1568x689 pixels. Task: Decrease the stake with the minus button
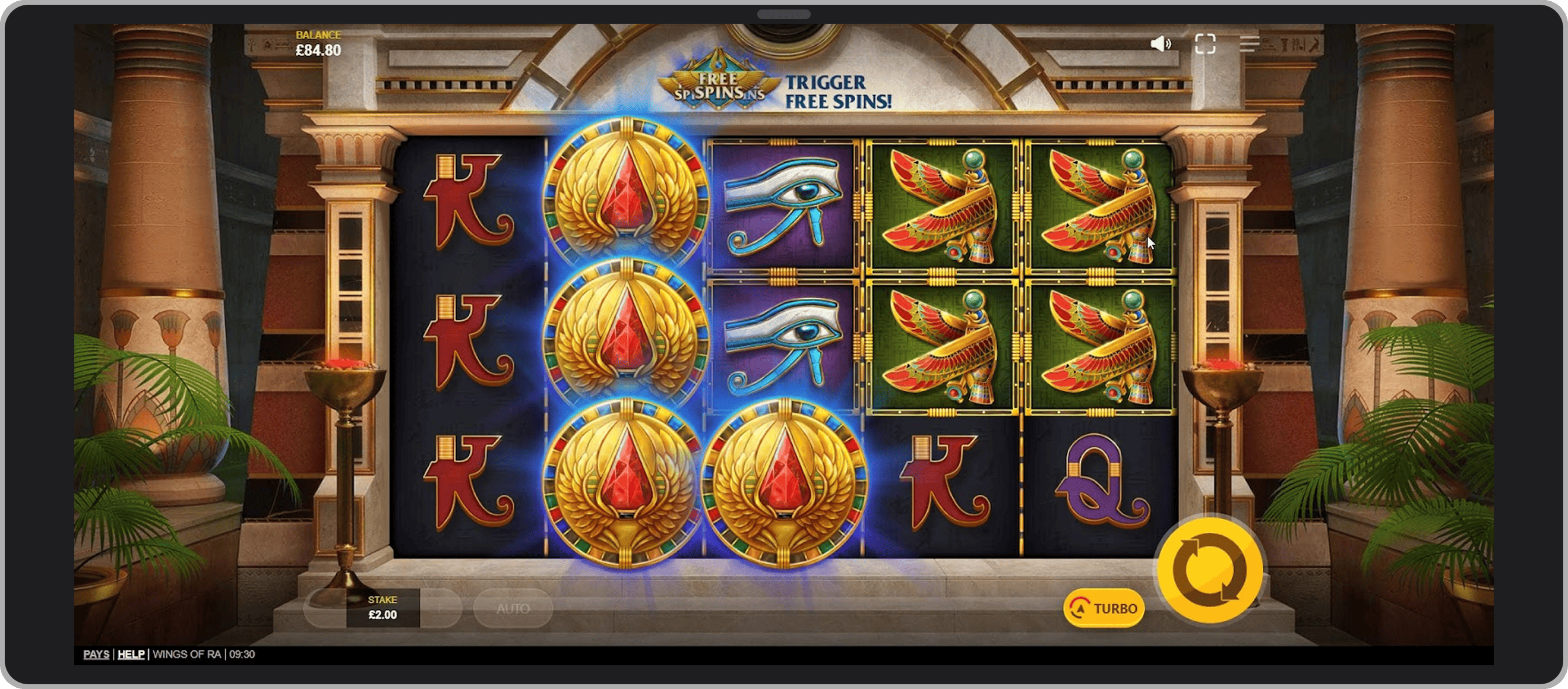(x=325, y=608)
